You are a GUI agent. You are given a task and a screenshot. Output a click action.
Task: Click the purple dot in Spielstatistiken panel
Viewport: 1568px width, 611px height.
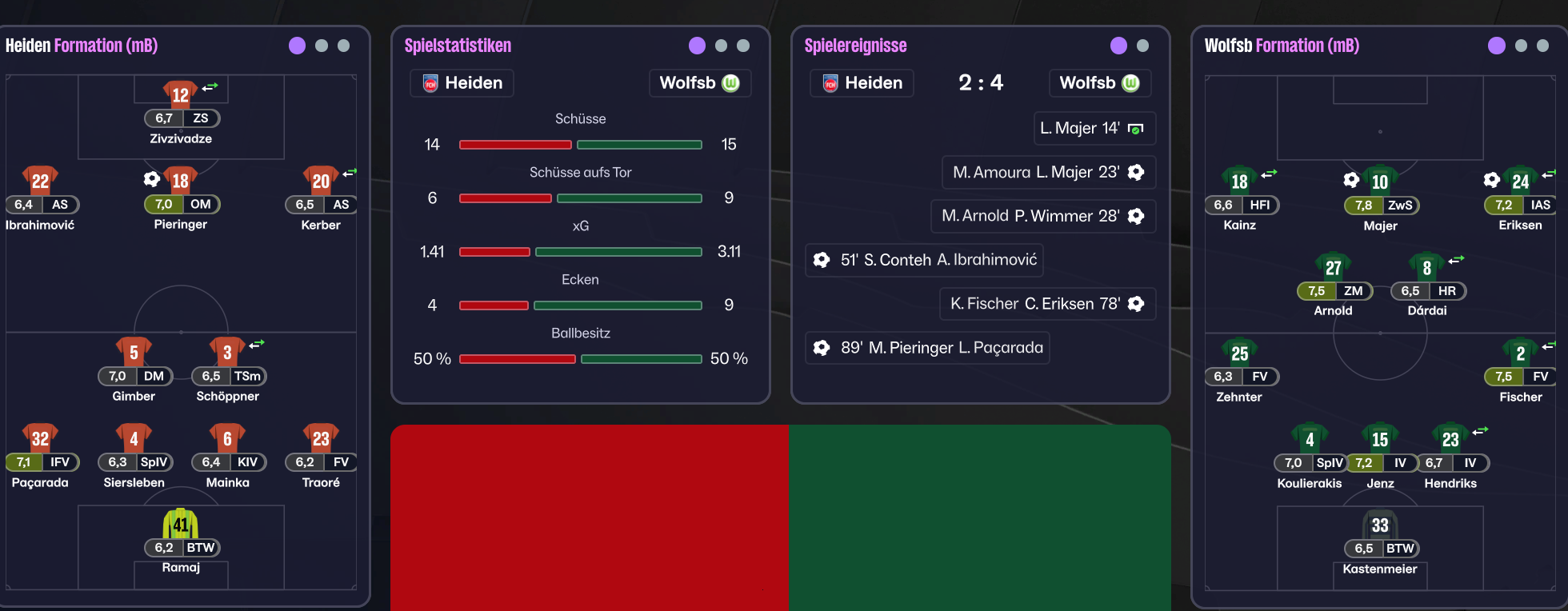[x=697, y=46]
